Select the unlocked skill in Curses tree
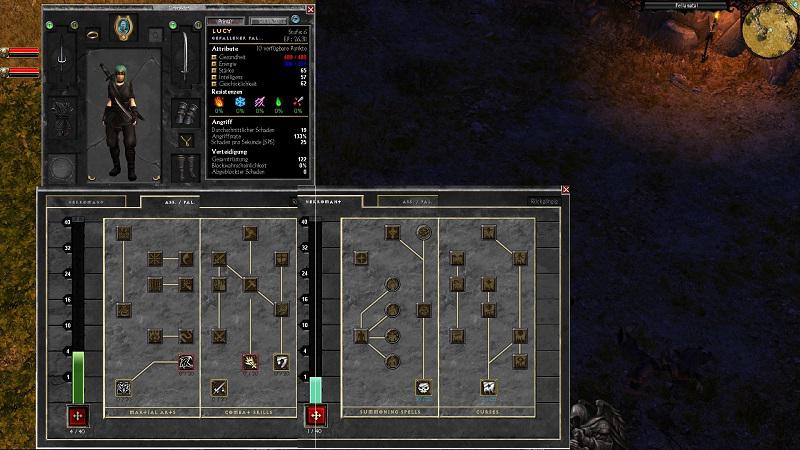The width and height of the screenshot is (800, 450). pos(489,387)
